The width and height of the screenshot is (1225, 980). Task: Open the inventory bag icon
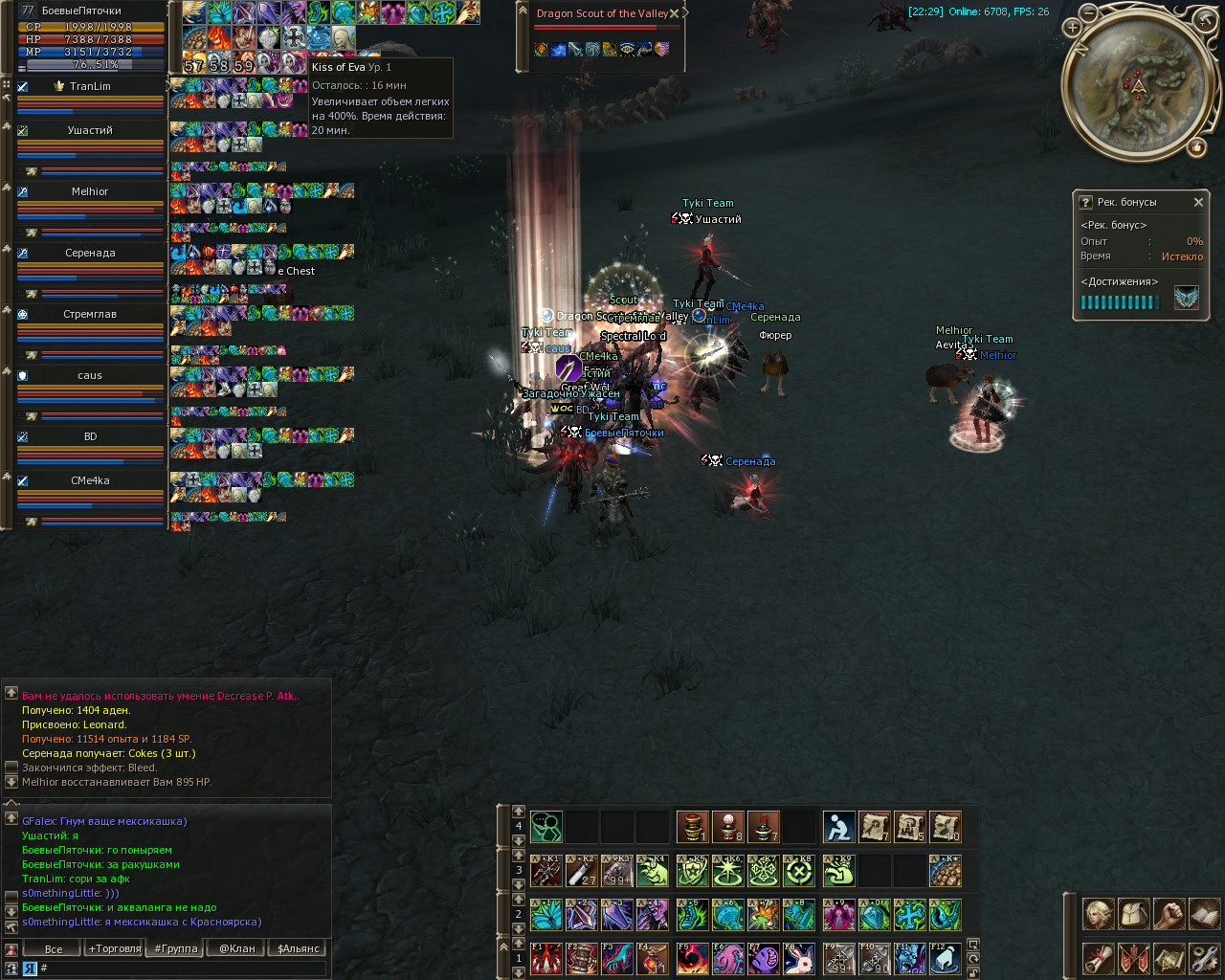click(1134, 914)
